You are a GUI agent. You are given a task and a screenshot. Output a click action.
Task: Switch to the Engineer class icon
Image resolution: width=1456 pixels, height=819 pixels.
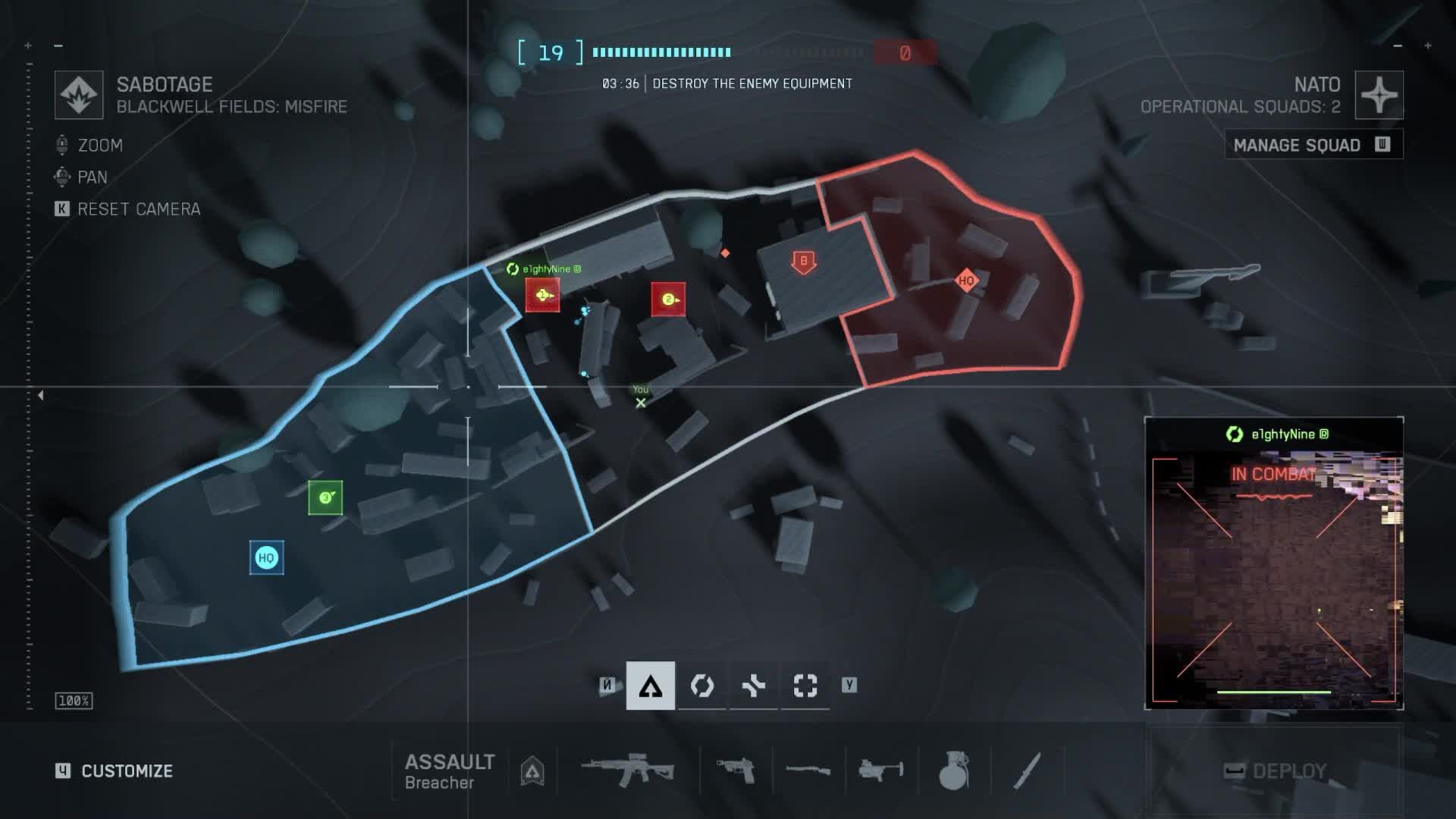(702, 686)
